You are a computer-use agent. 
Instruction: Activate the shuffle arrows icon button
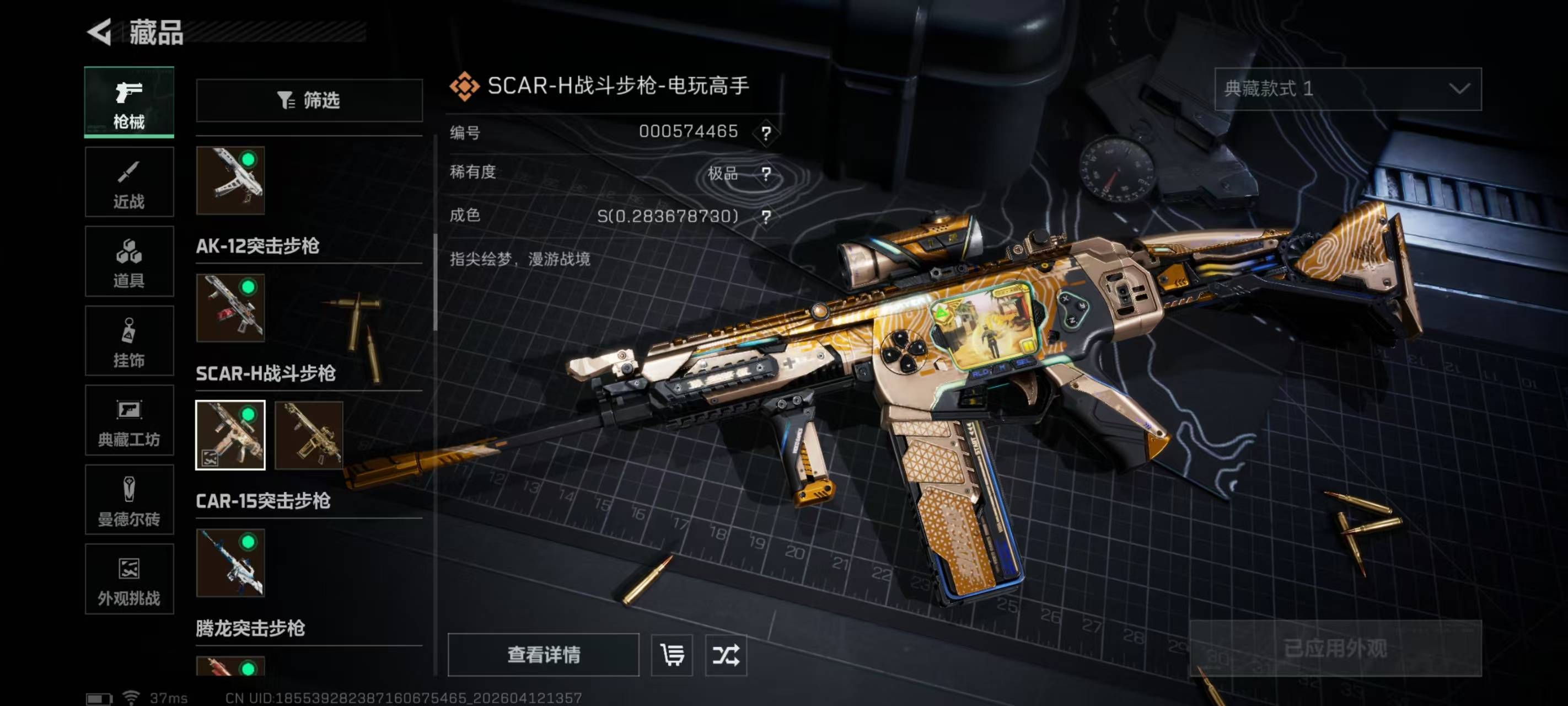(x=726, y=655)
